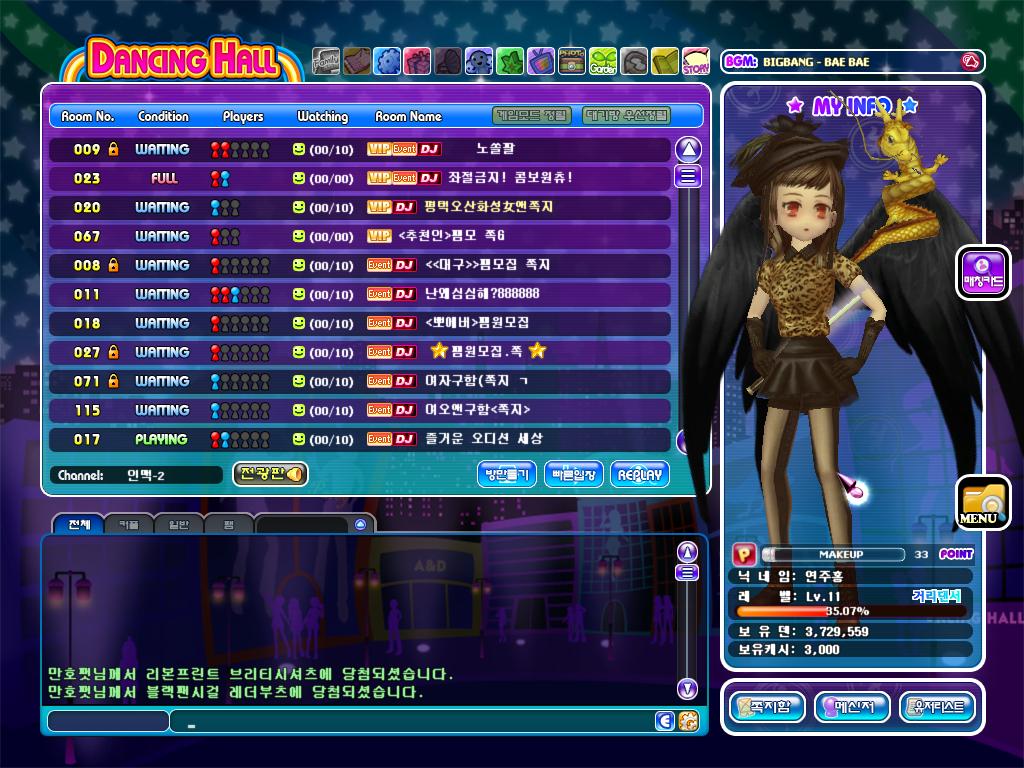Screen dimensions: 1024x768
Task: Open the Story icon
Action: point(696,61)
